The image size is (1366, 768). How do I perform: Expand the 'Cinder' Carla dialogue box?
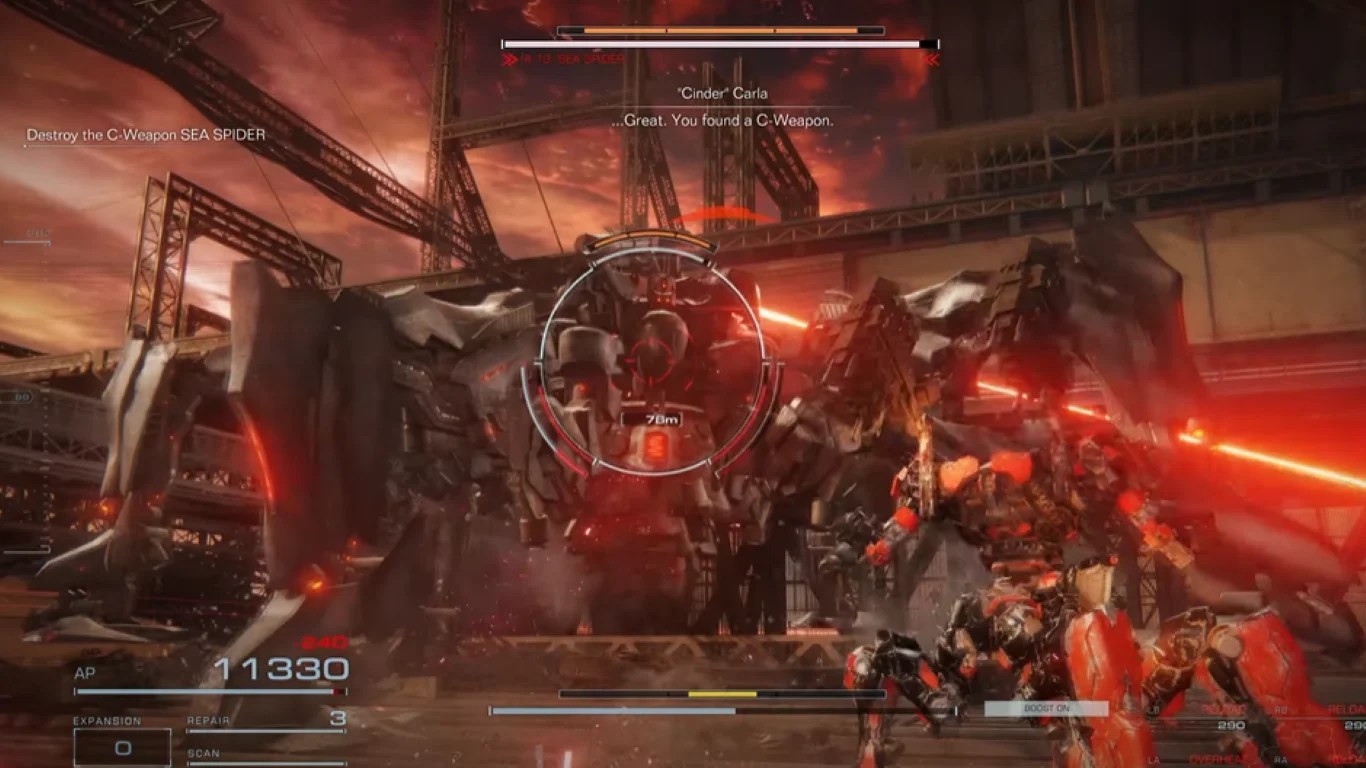coord(722,105)
